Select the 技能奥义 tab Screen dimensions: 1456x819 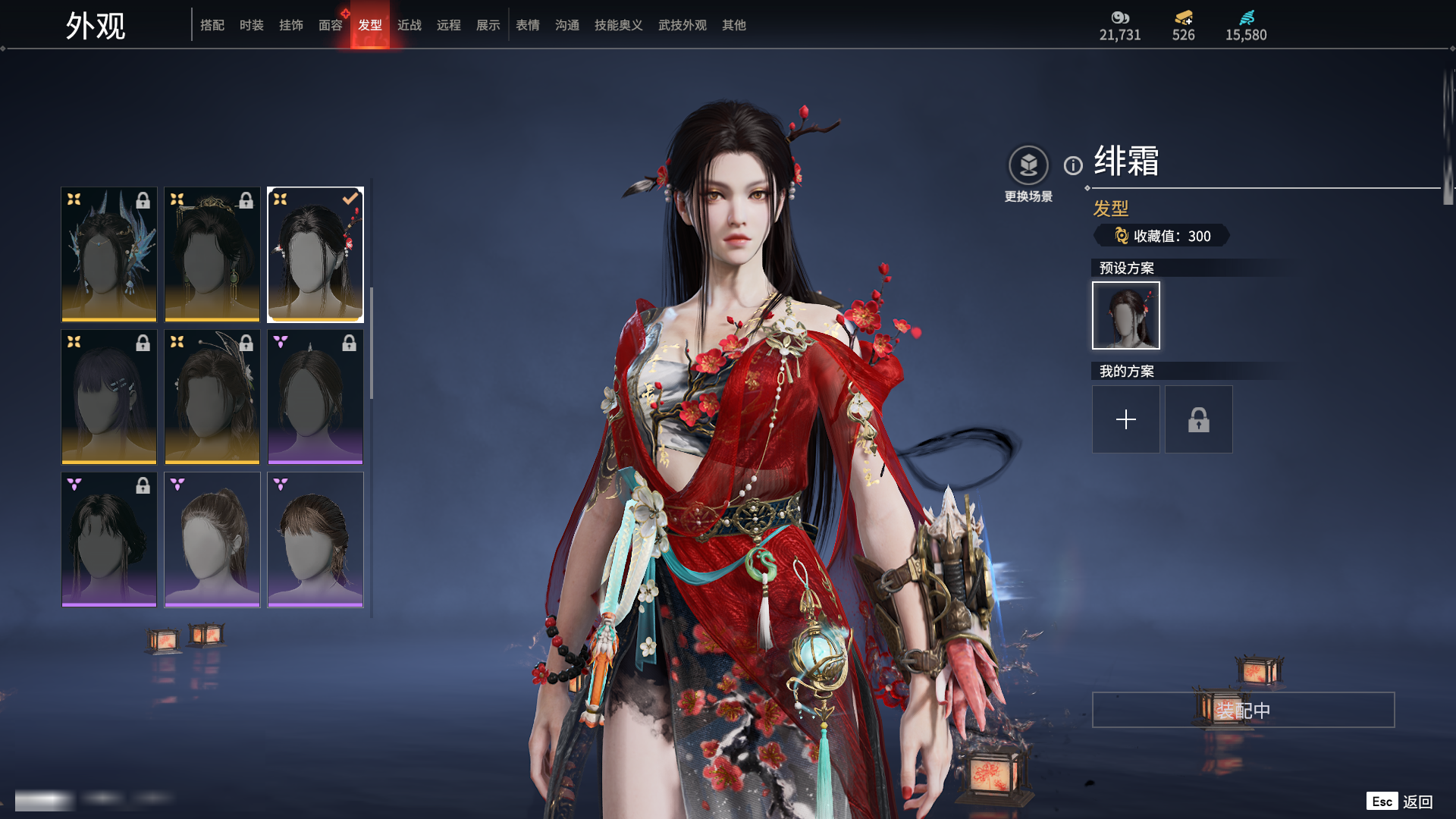click(618, 25)
